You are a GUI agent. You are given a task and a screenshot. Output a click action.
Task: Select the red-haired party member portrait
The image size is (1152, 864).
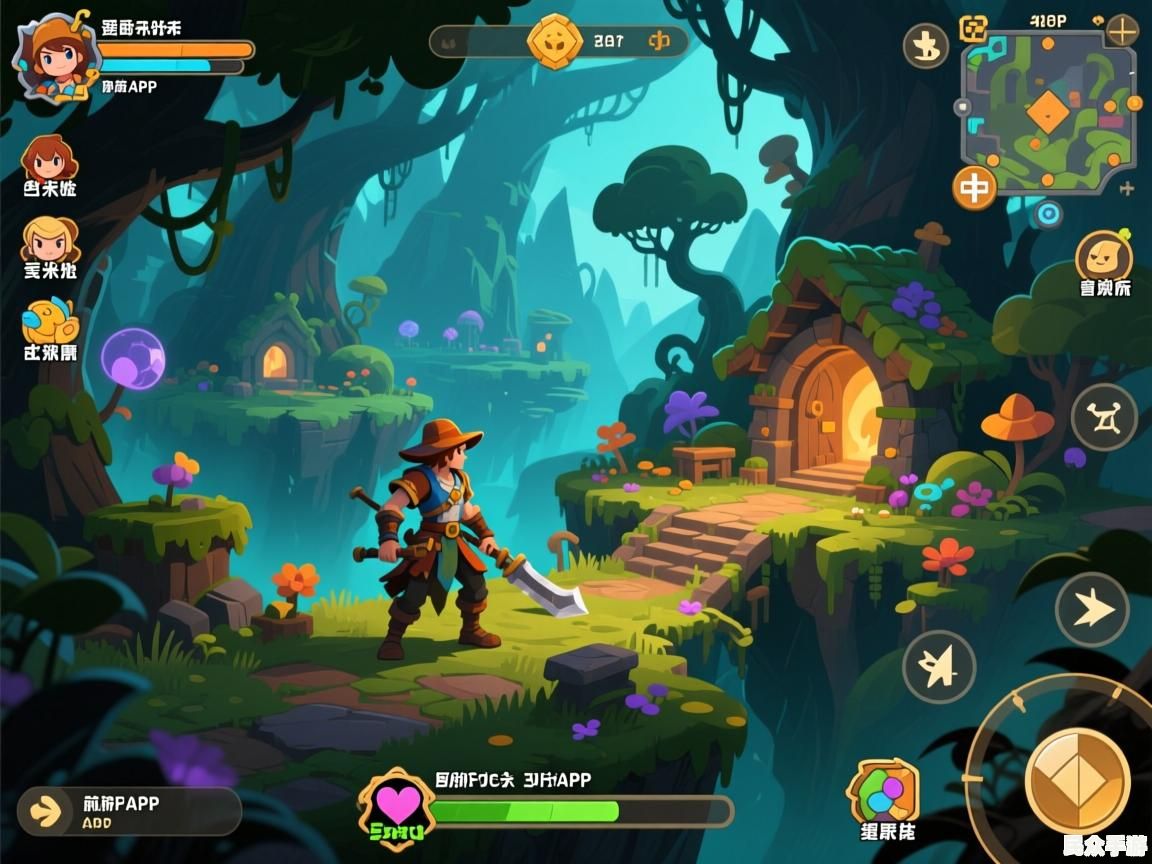pyautogui.click(x=49, y=160)
